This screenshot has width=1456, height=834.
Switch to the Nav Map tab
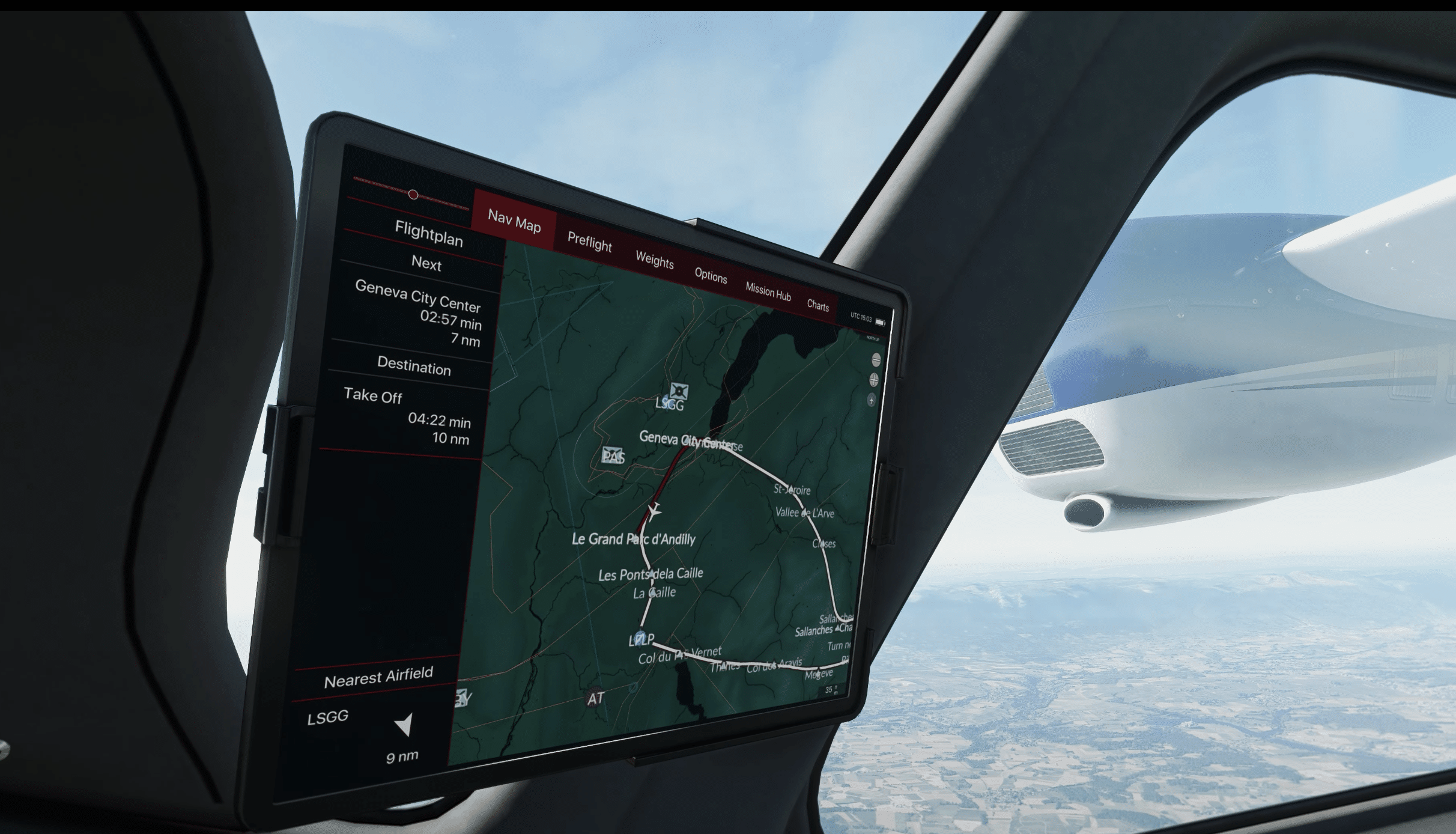point(514,221)
